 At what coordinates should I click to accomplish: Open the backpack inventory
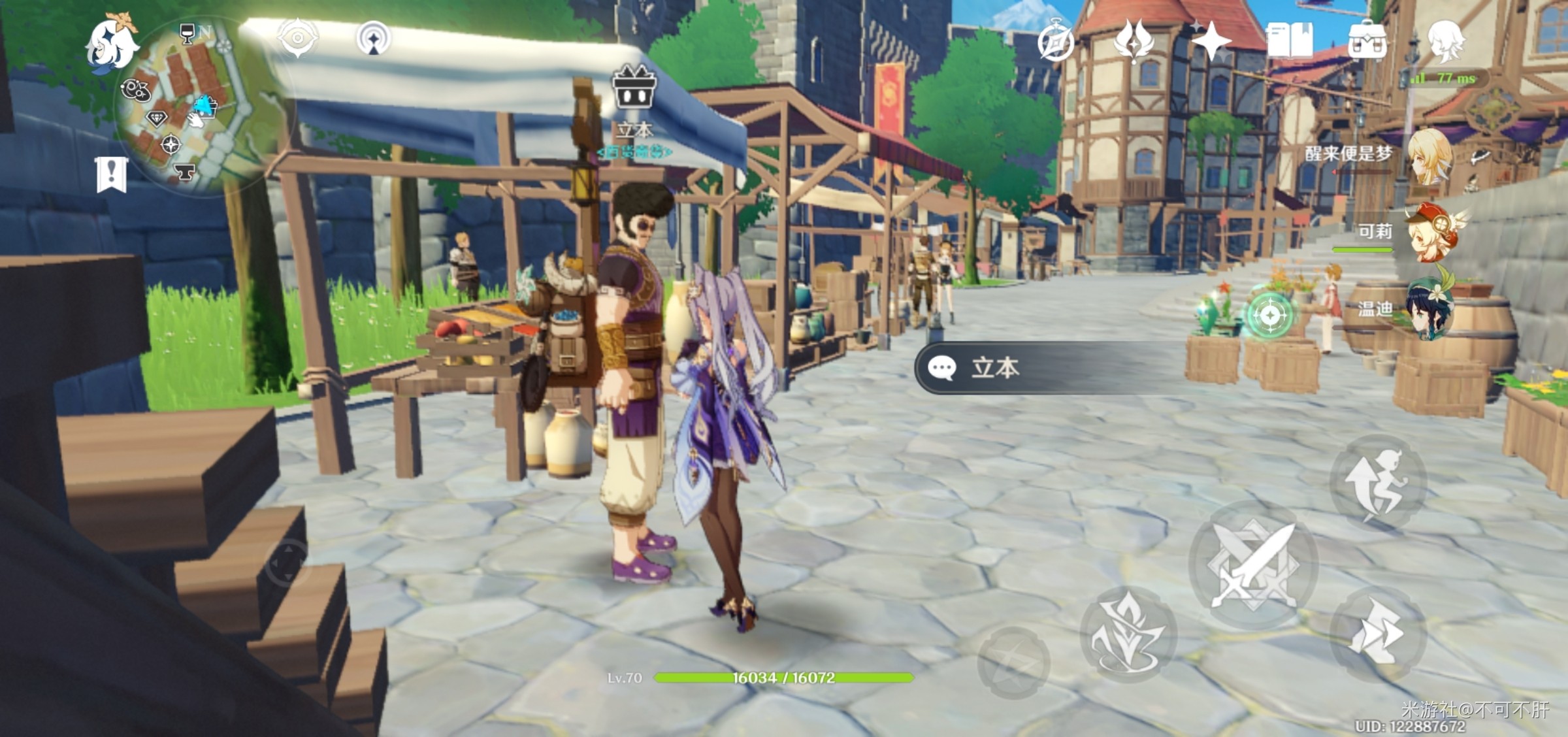[x=1367, y=41]
